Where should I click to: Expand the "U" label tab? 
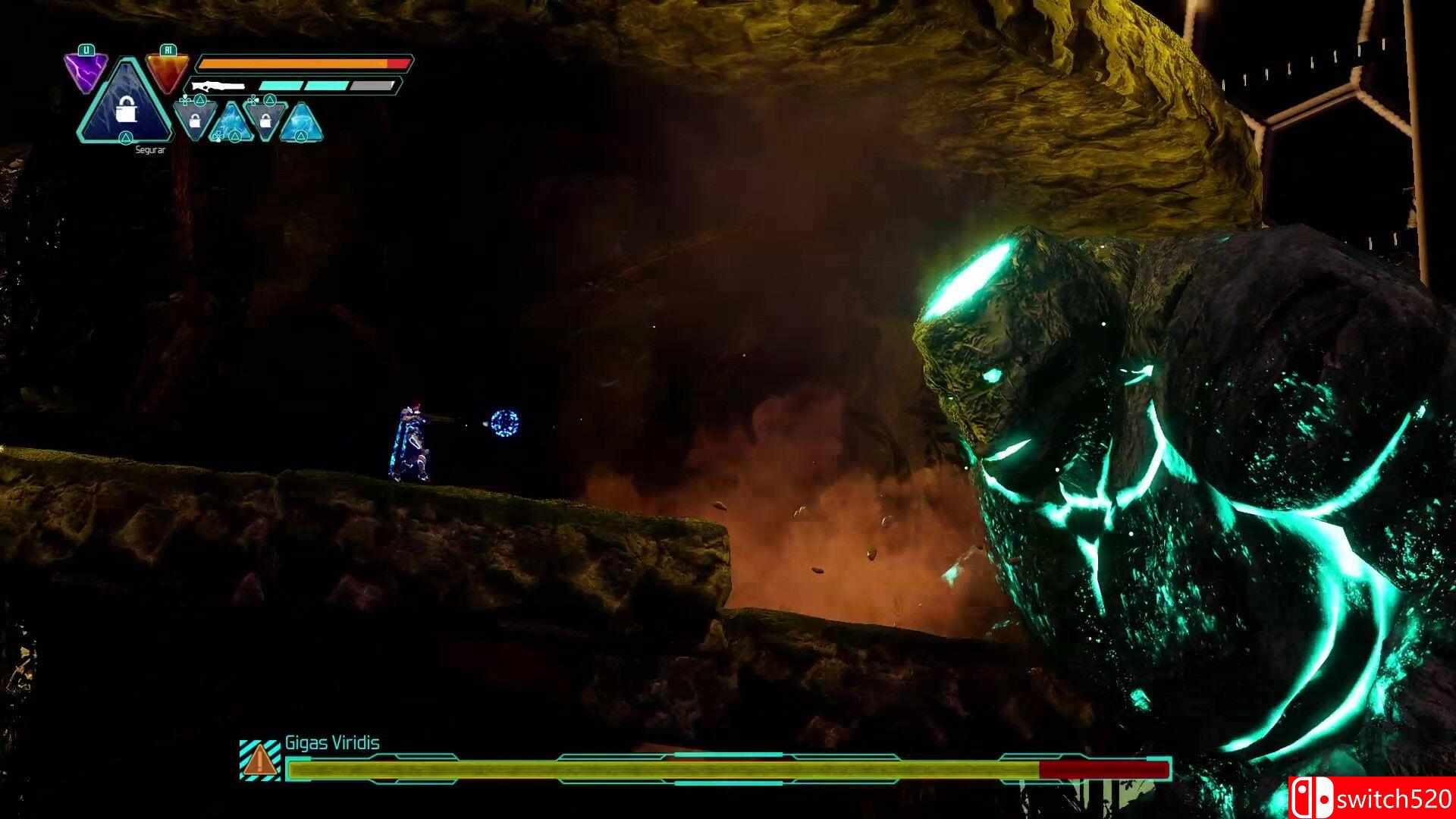coord(85,50)
